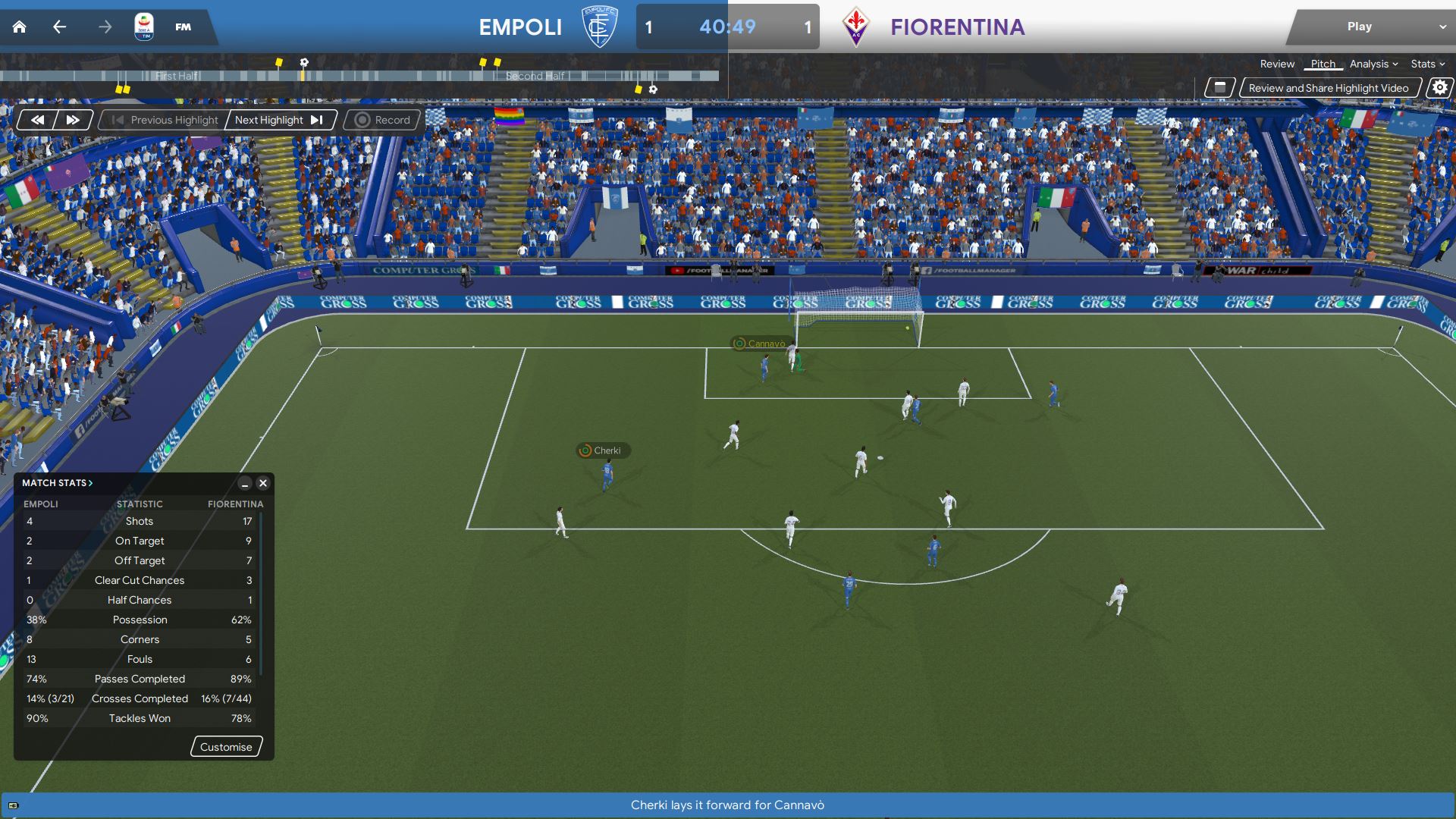The width and height of the screenshot is (1456, 819).
Task: Switch to the Review tab
Action: point(1277,64)
